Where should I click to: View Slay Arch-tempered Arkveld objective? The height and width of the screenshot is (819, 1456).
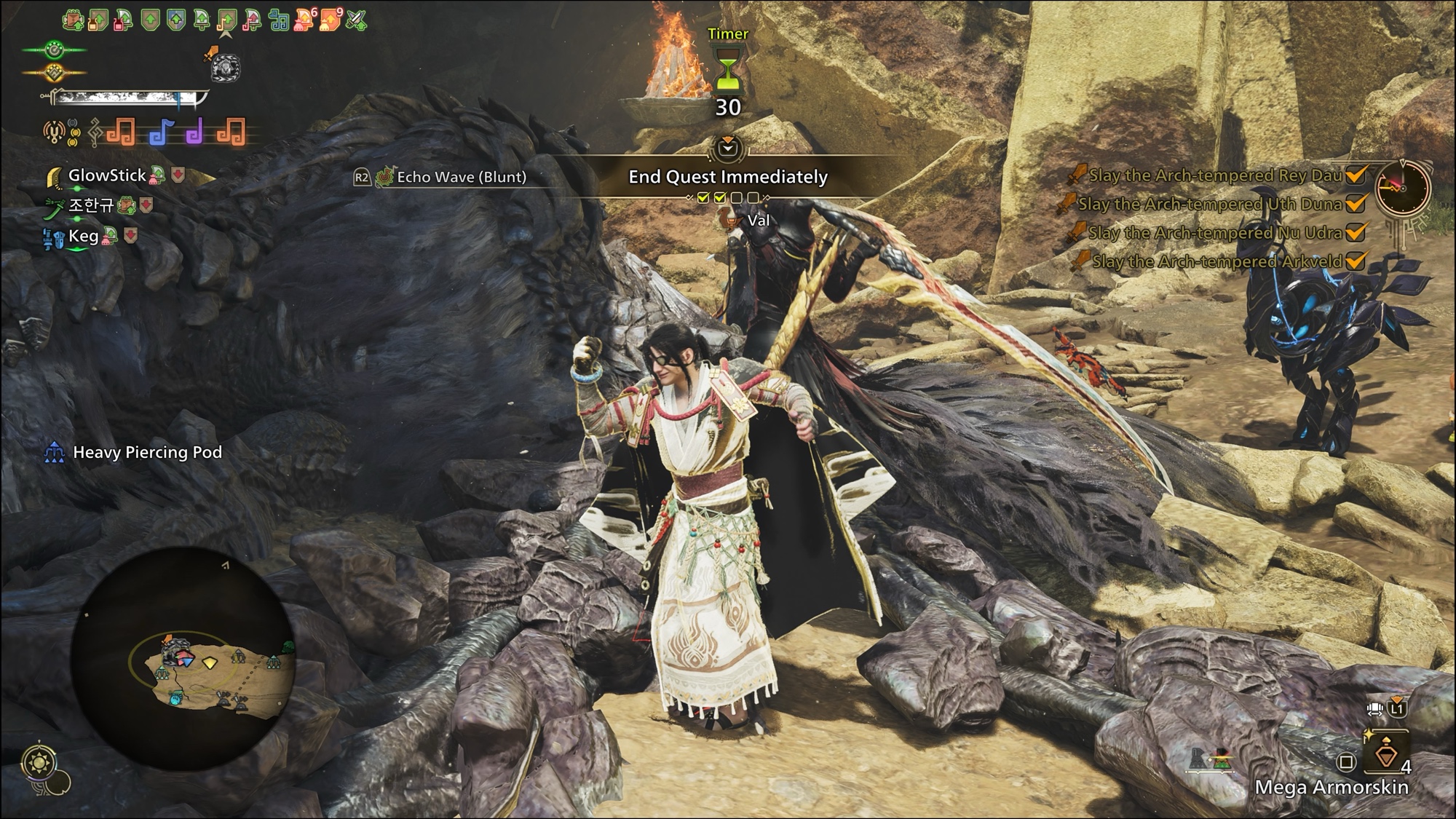point(1216,262)
